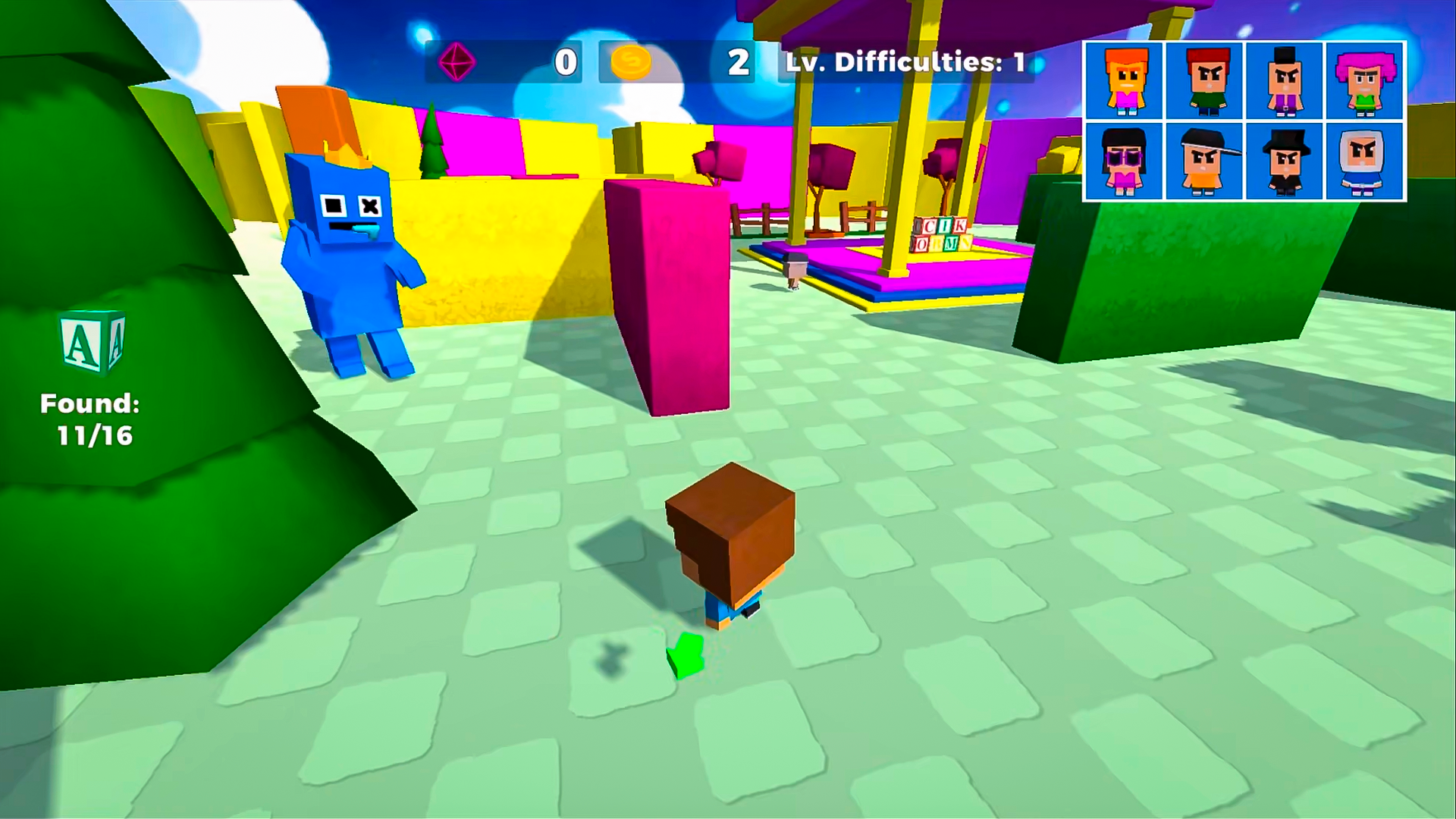Click the gem count showing 0
This screenshot has width=1456, height=819.
(x=564, y=64)
